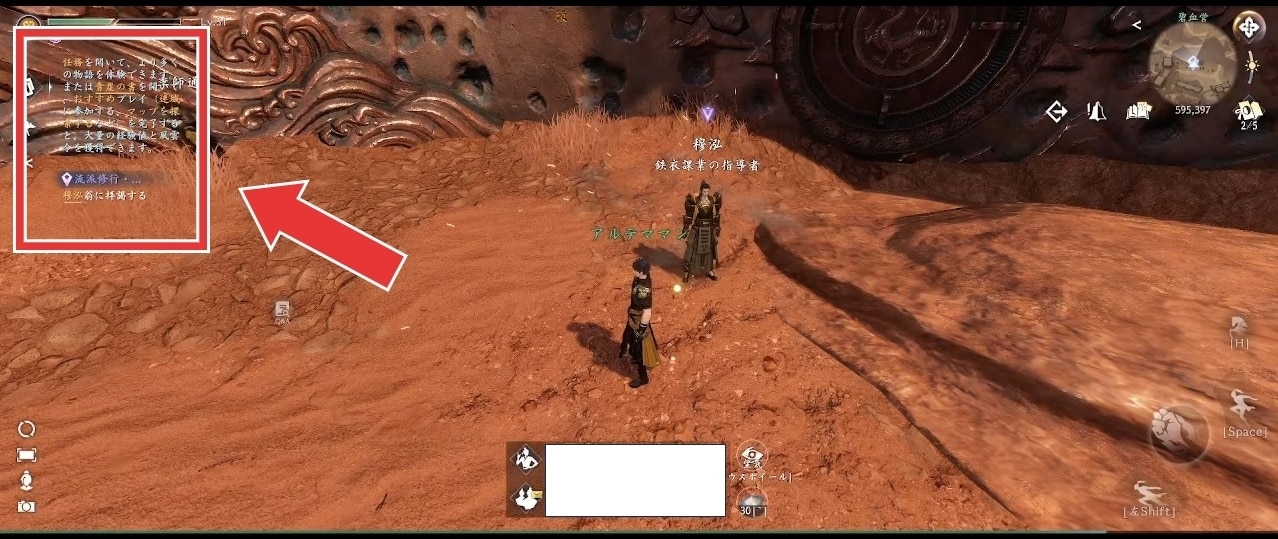Image resolution: width=1278 pixels, height=539 pixels.
Task: Open the circular minimap
Action: coord(1191,62)
